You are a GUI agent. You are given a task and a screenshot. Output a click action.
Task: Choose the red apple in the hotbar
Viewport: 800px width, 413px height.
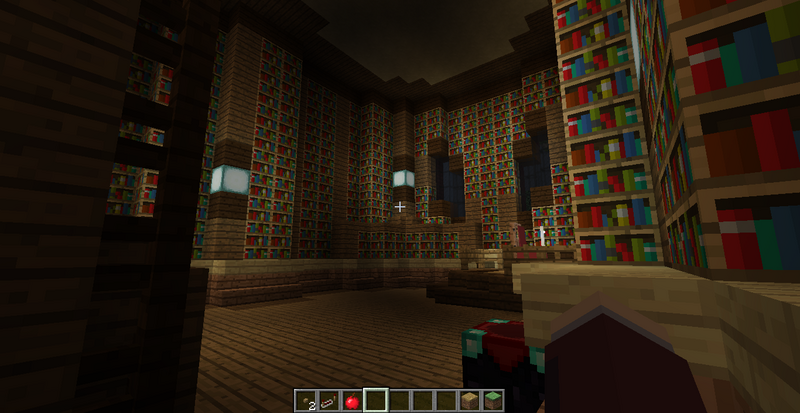(351, 400)
